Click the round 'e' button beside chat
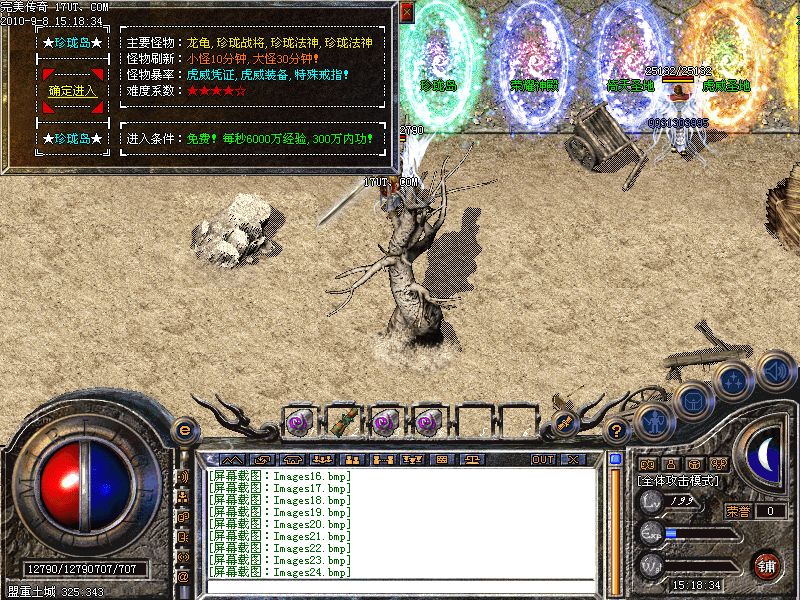Viewport: 800px width, 600px height. point(184,429)
